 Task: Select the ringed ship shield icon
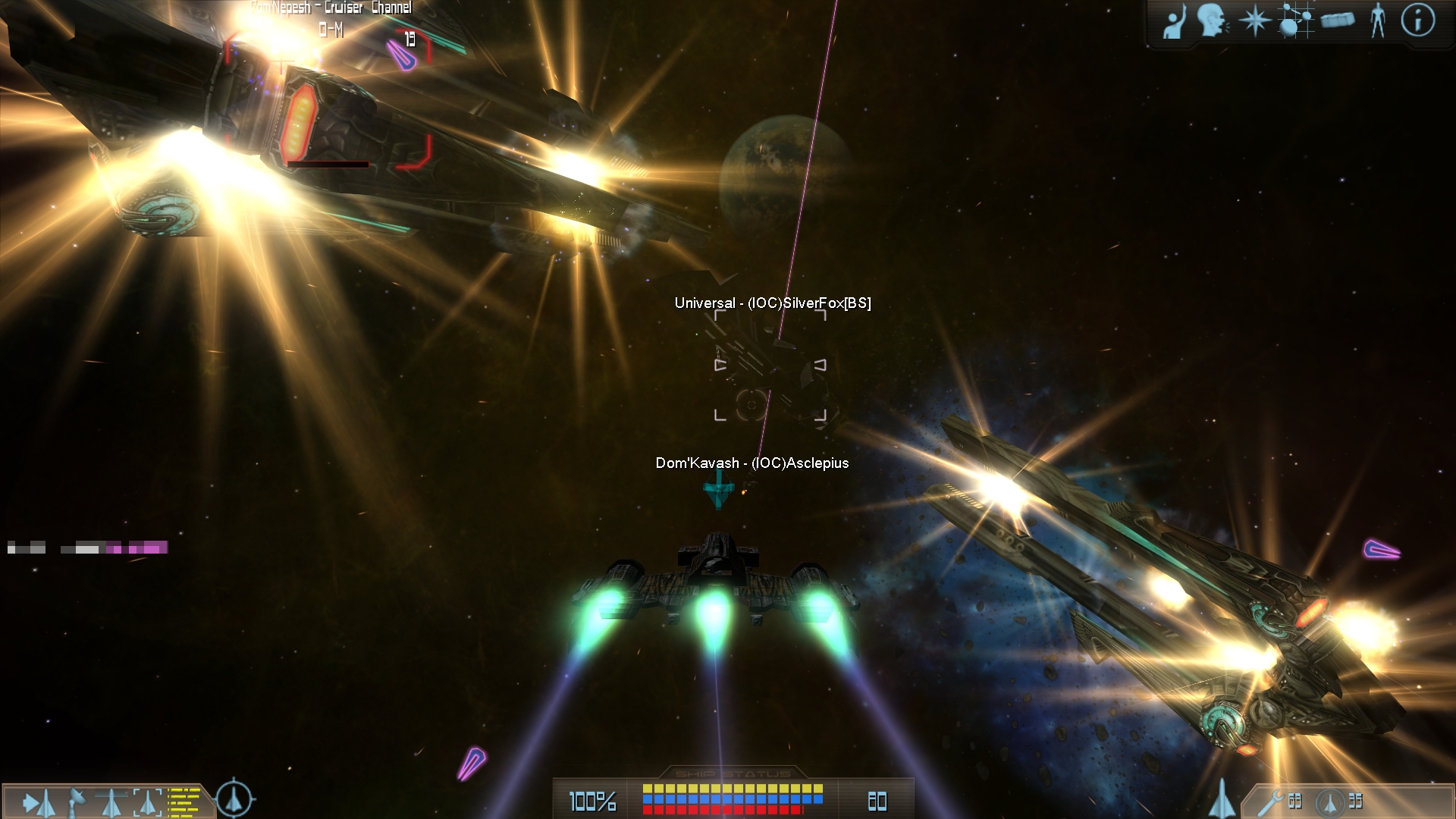tap(1329, 802)
